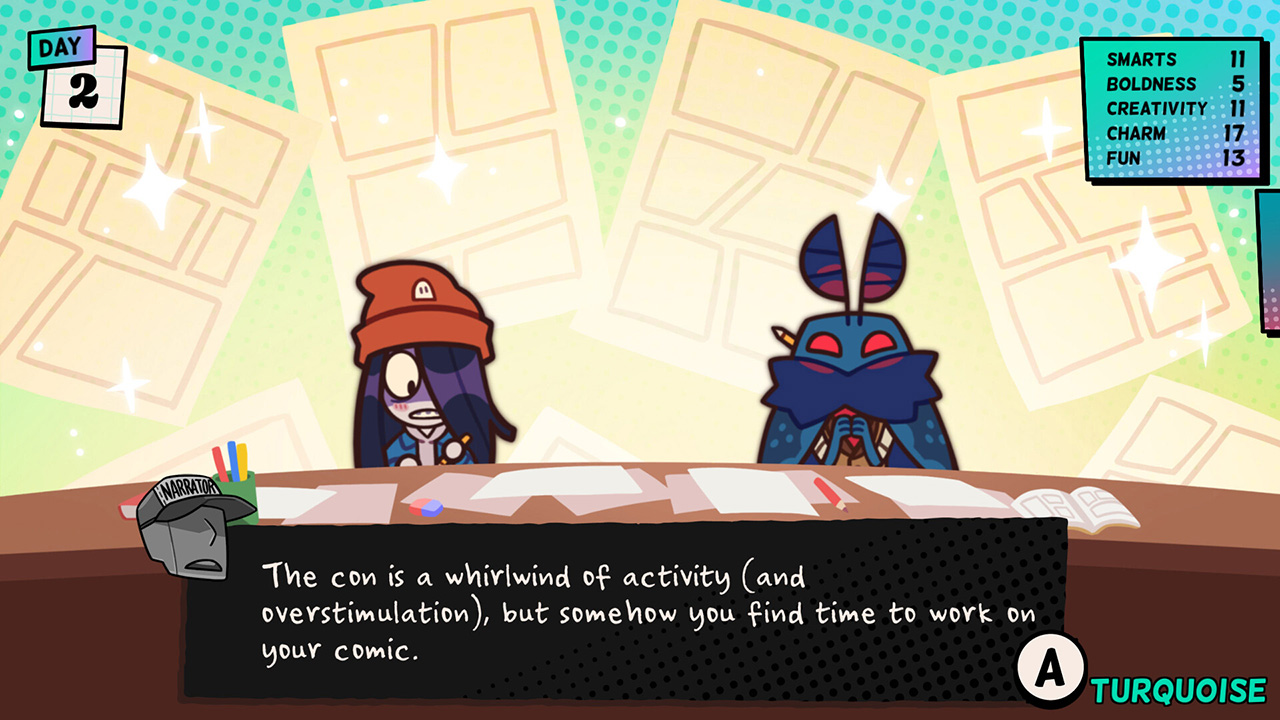
Task: Click the CHARM stat value of 17
Action: coord(1233,133)
